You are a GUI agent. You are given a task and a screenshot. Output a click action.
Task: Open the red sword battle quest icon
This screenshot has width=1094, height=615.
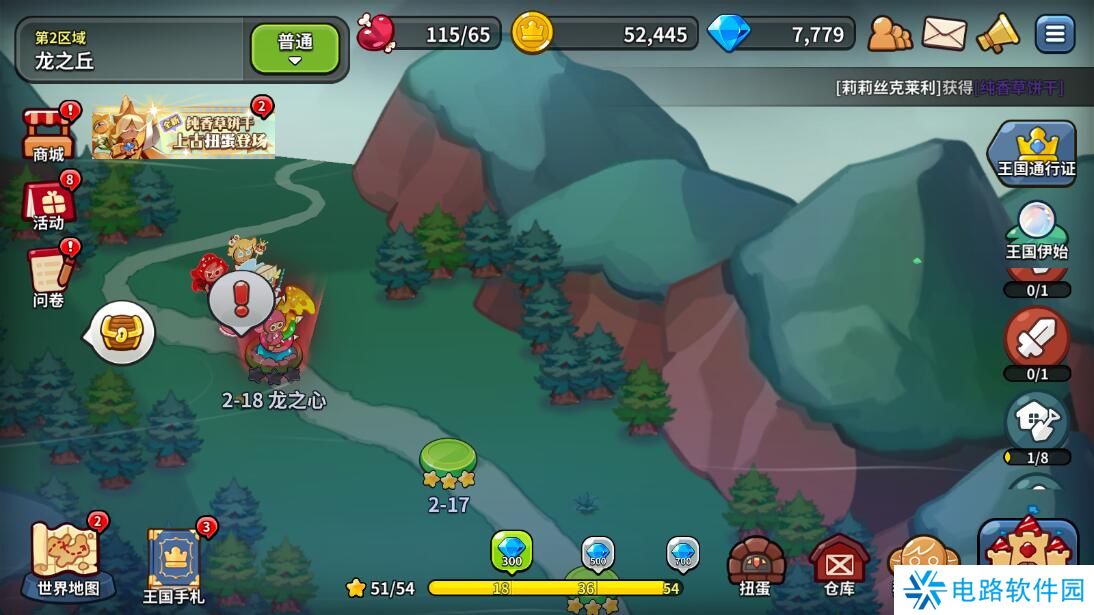[1036, 340]
